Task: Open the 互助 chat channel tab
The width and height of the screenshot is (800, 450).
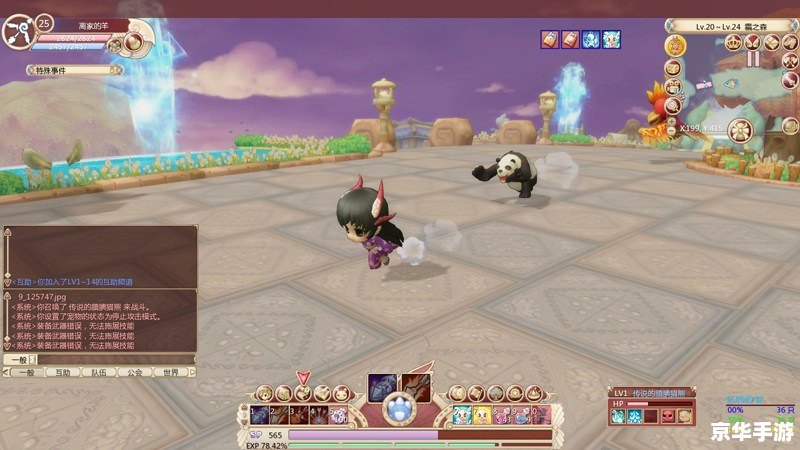Action: click(63, 372)
